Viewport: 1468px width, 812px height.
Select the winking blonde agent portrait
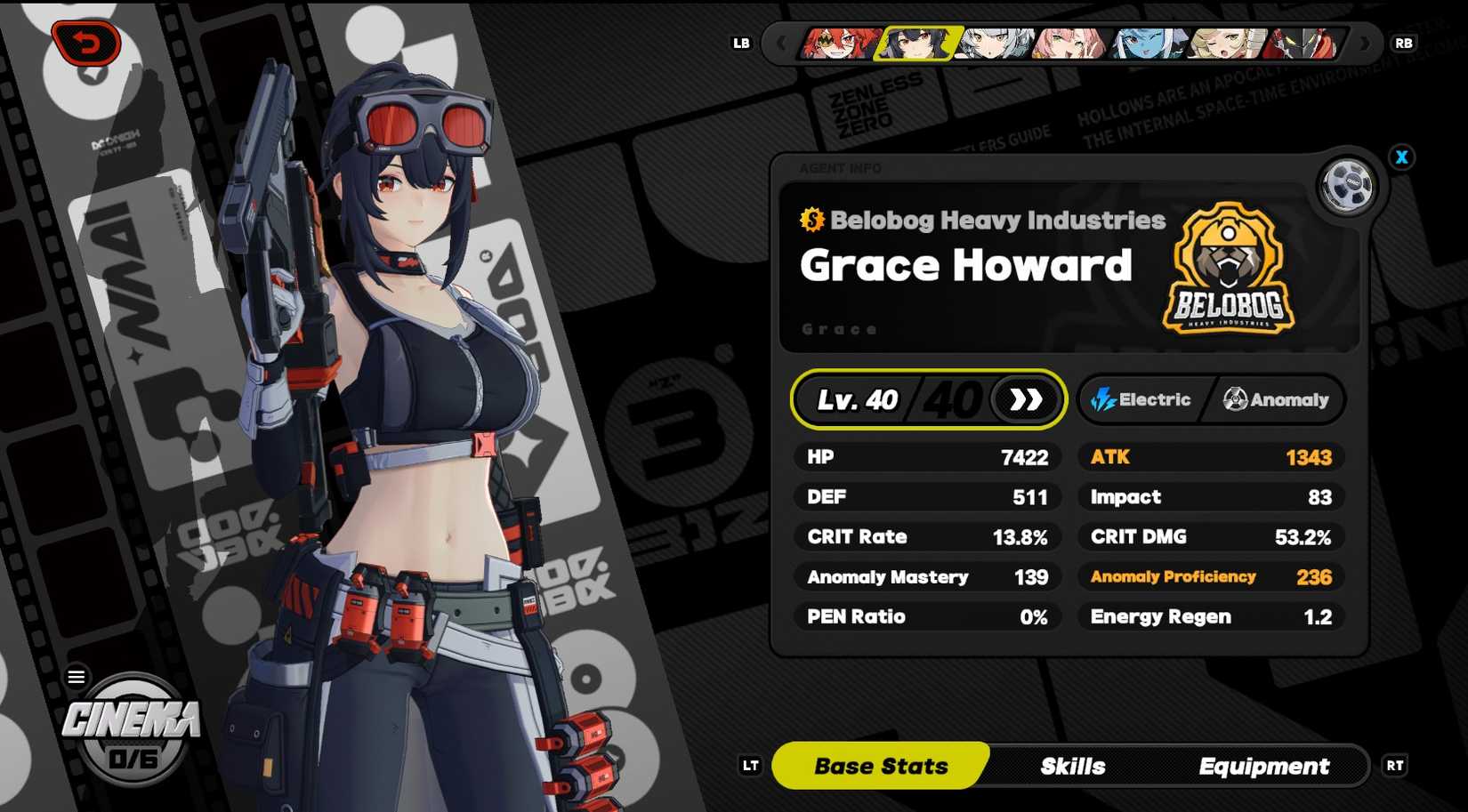point(1227,43)
